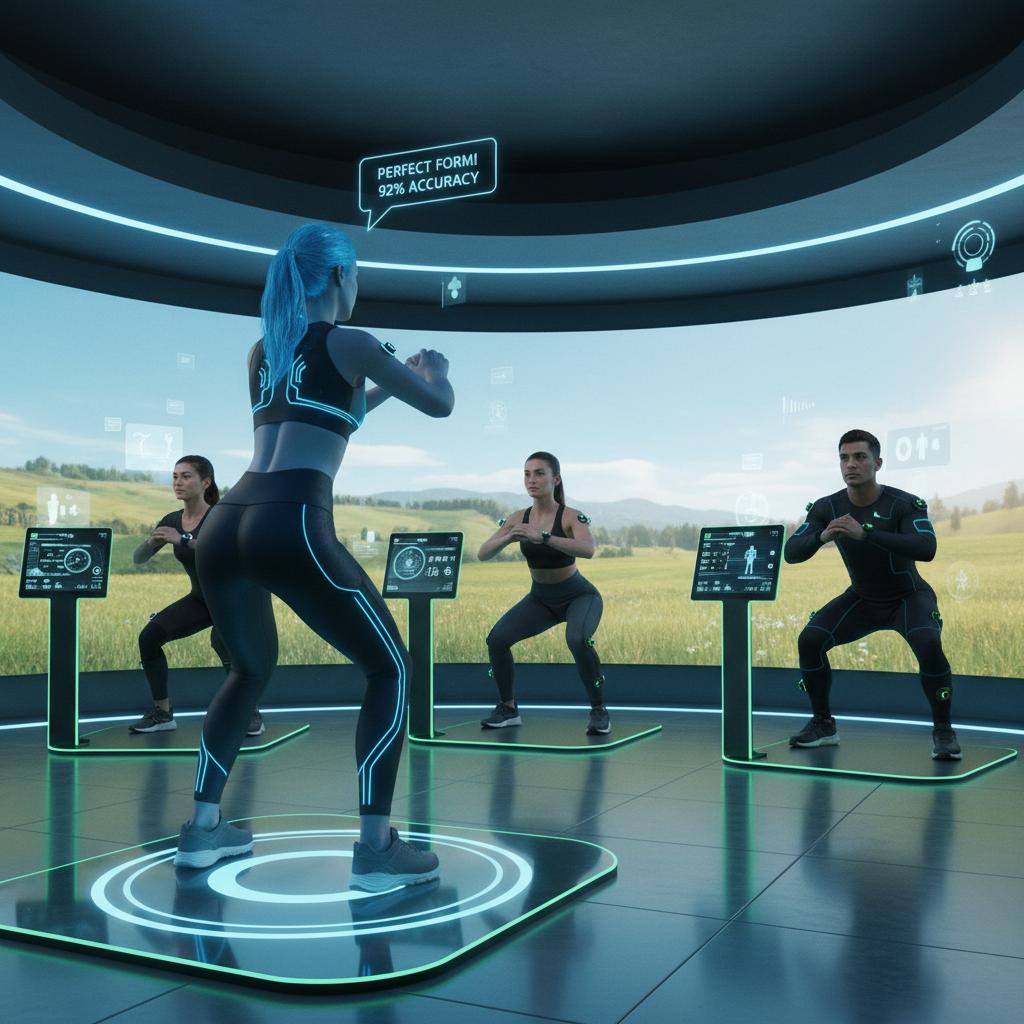Open the floating panel with two figure symbols

pyautogui.click(x=918, y=445)
